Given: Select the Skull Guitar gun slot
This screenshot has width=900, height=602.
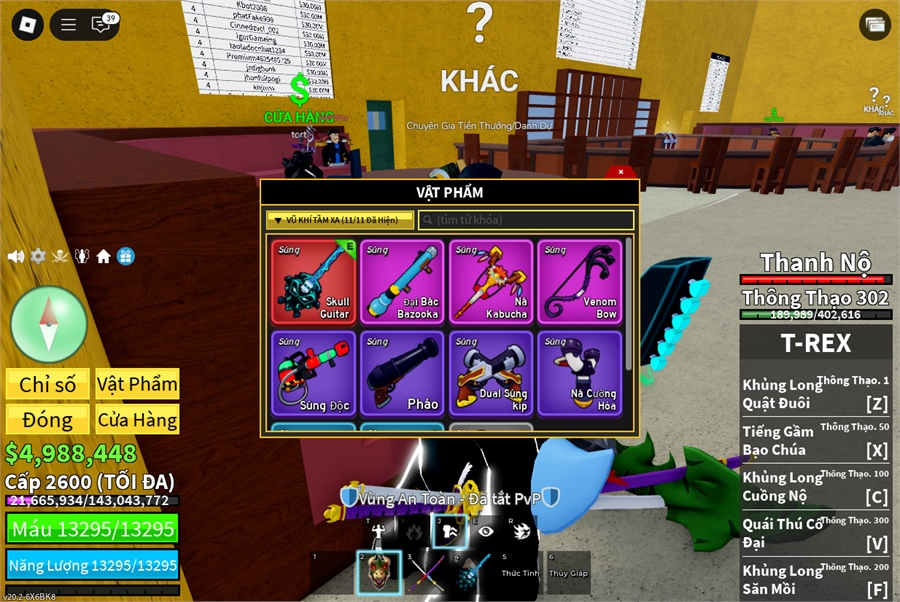Looking at the screenshot, I should click(x=314, y=282).
